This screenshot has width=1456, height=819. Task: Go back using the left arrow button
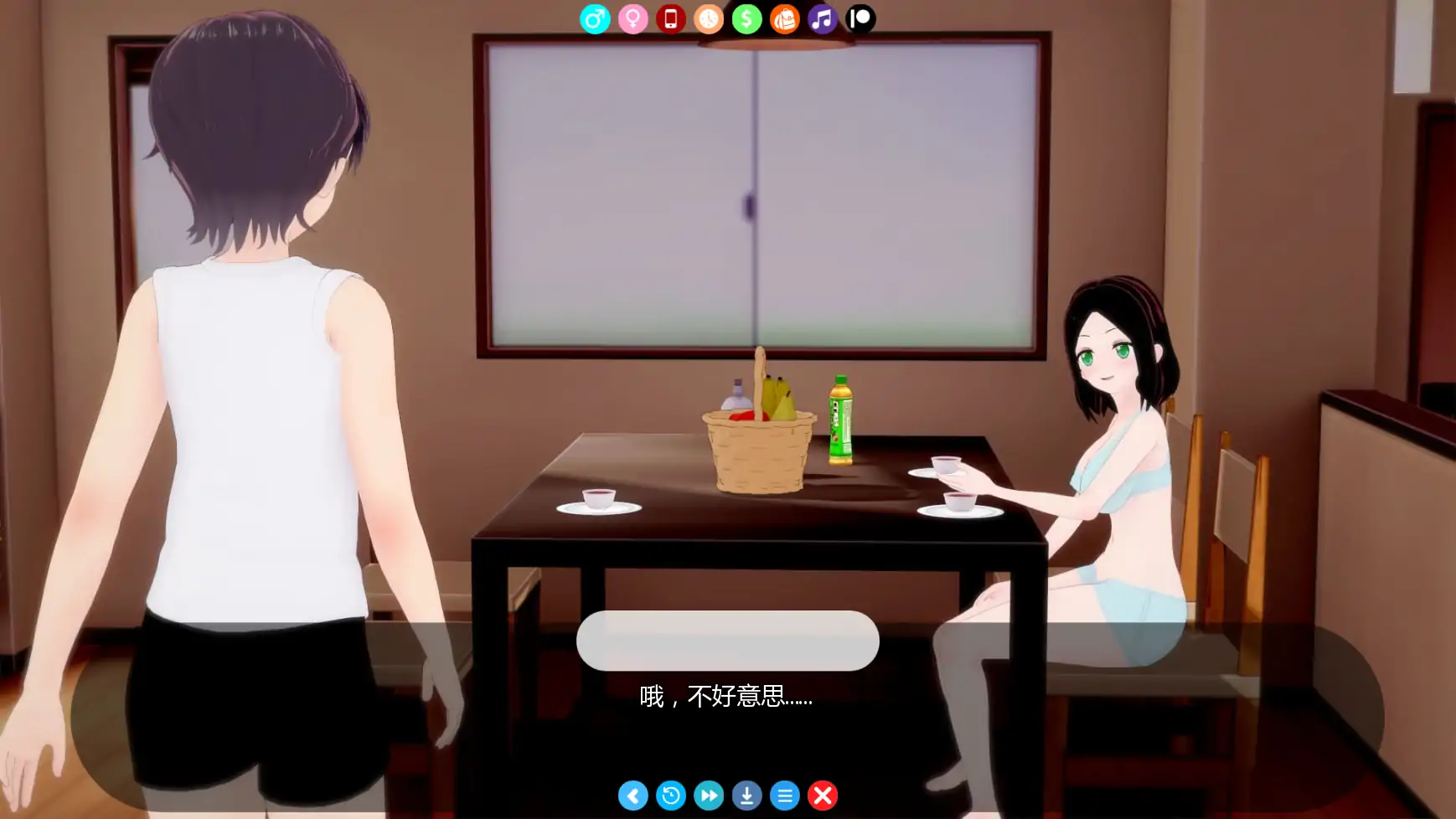point(633,796)
